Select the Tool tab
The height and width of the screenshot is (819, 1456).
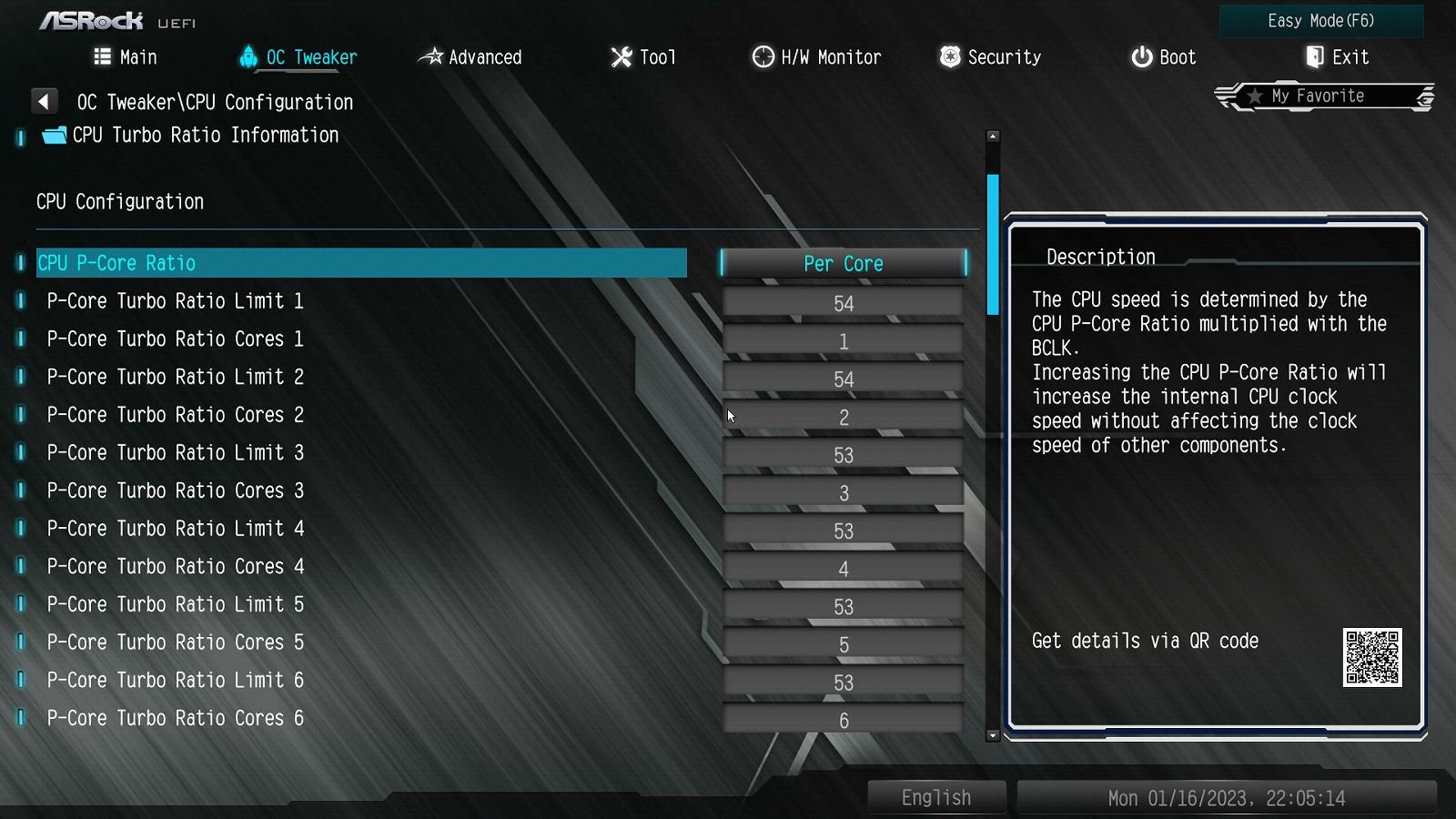pos(643,57)
